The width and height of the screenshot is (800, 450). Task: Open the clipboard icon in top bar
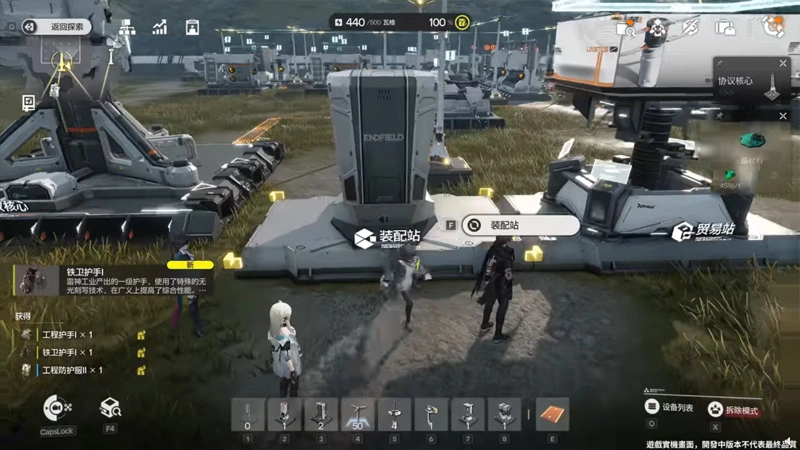pos(192,27)
